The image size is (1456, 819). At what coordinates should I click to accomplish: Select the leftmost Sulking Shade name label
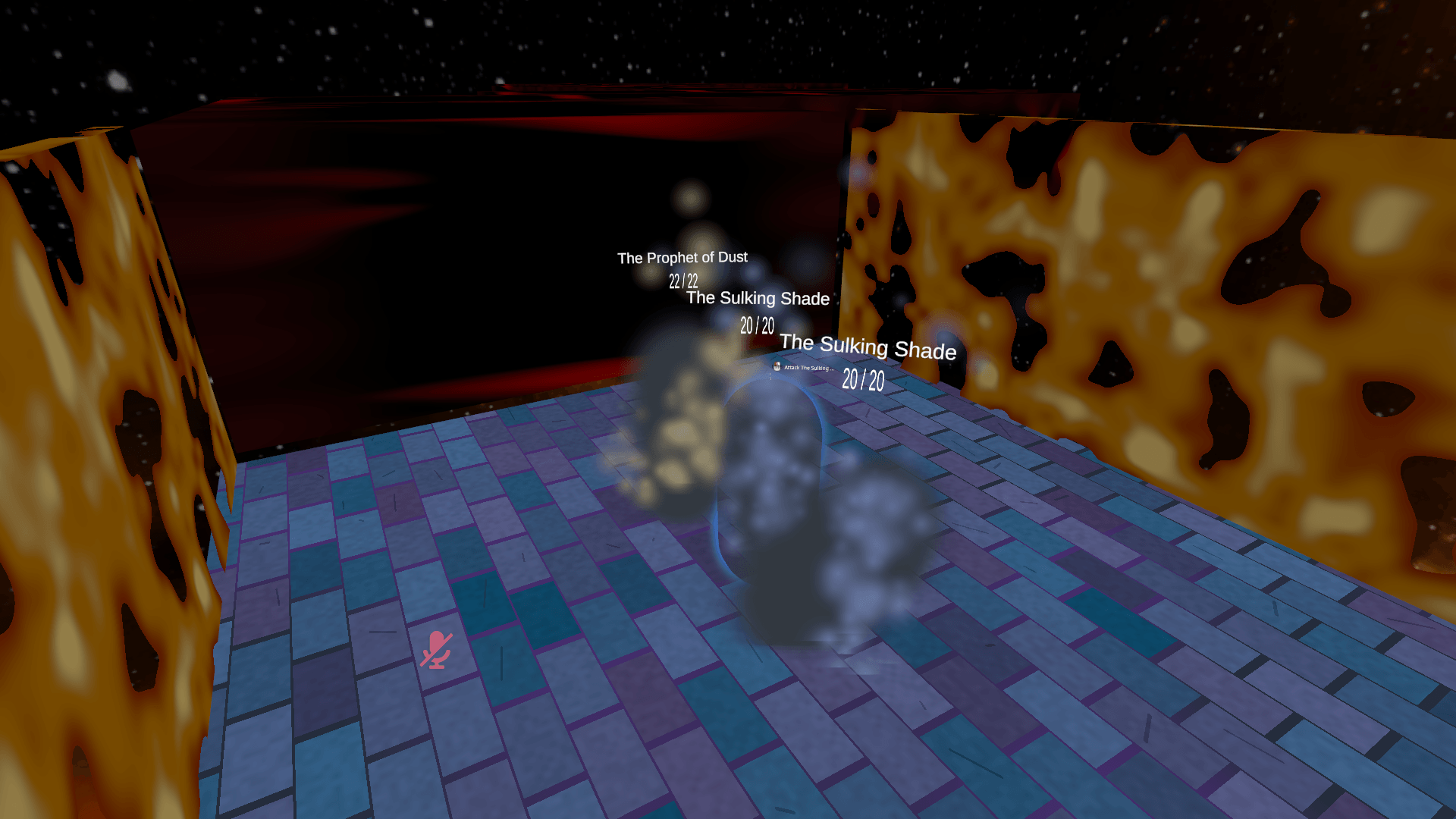[757, 299]
